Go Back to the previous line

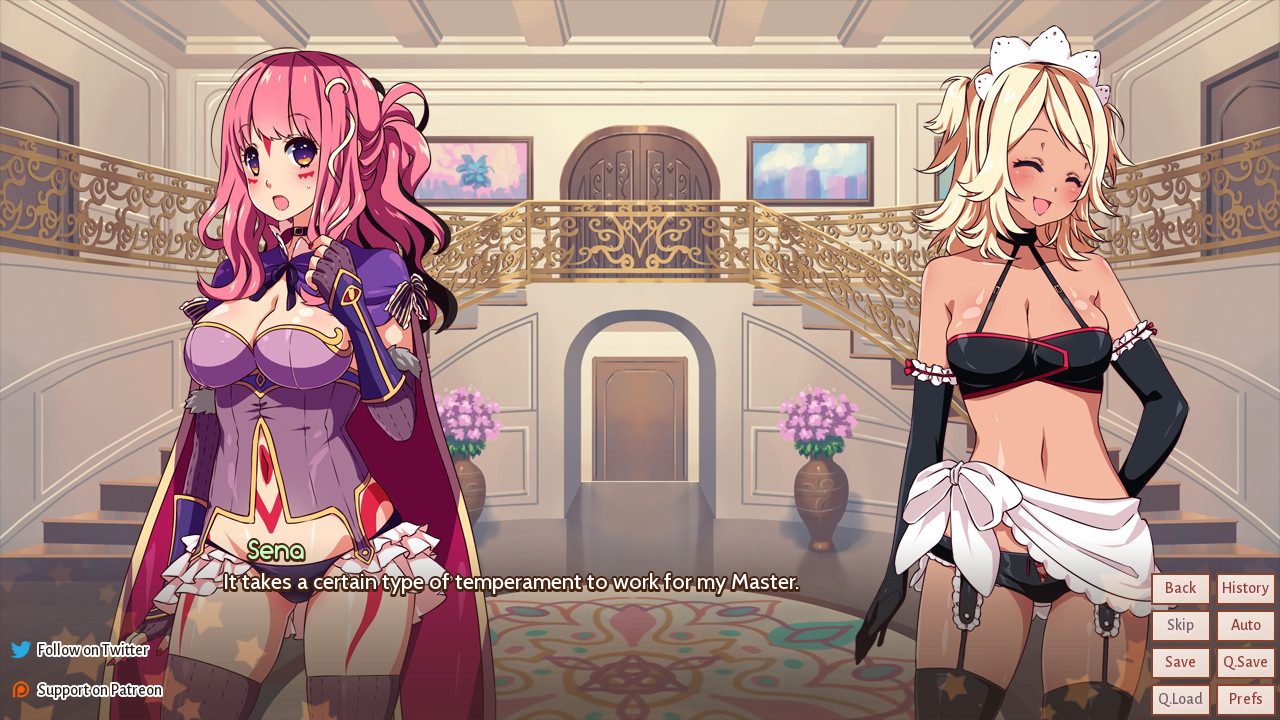[x=1180, y=588]
